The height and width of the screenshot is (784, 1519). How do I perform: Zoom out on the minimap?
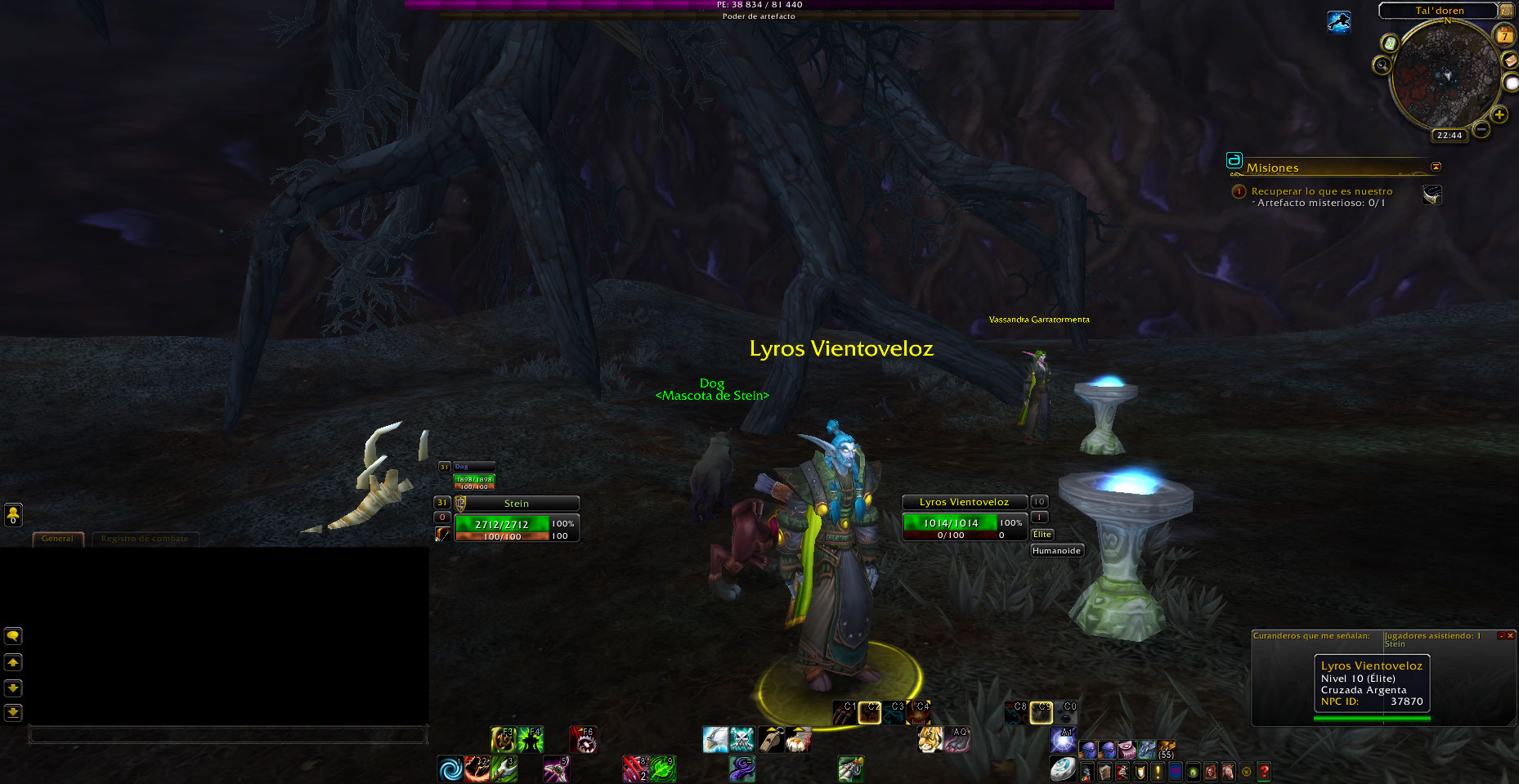(1481, 129)
